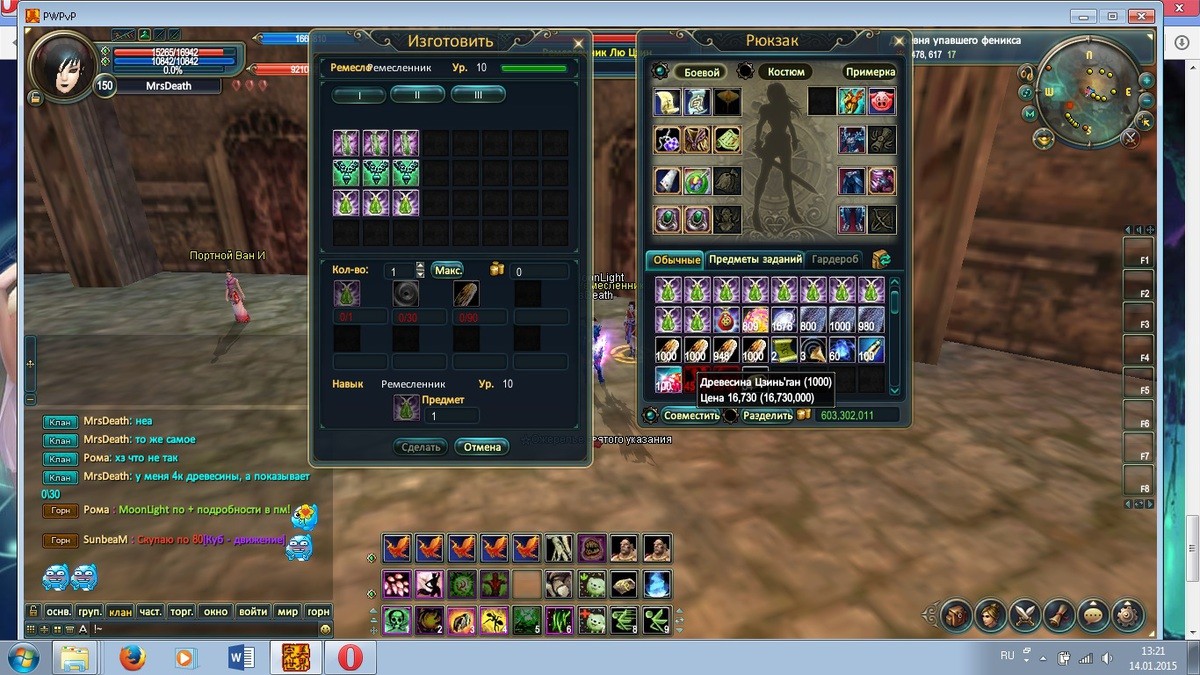Open the Предметы заданий tab

pyautogui.click(x=755, y=260)
